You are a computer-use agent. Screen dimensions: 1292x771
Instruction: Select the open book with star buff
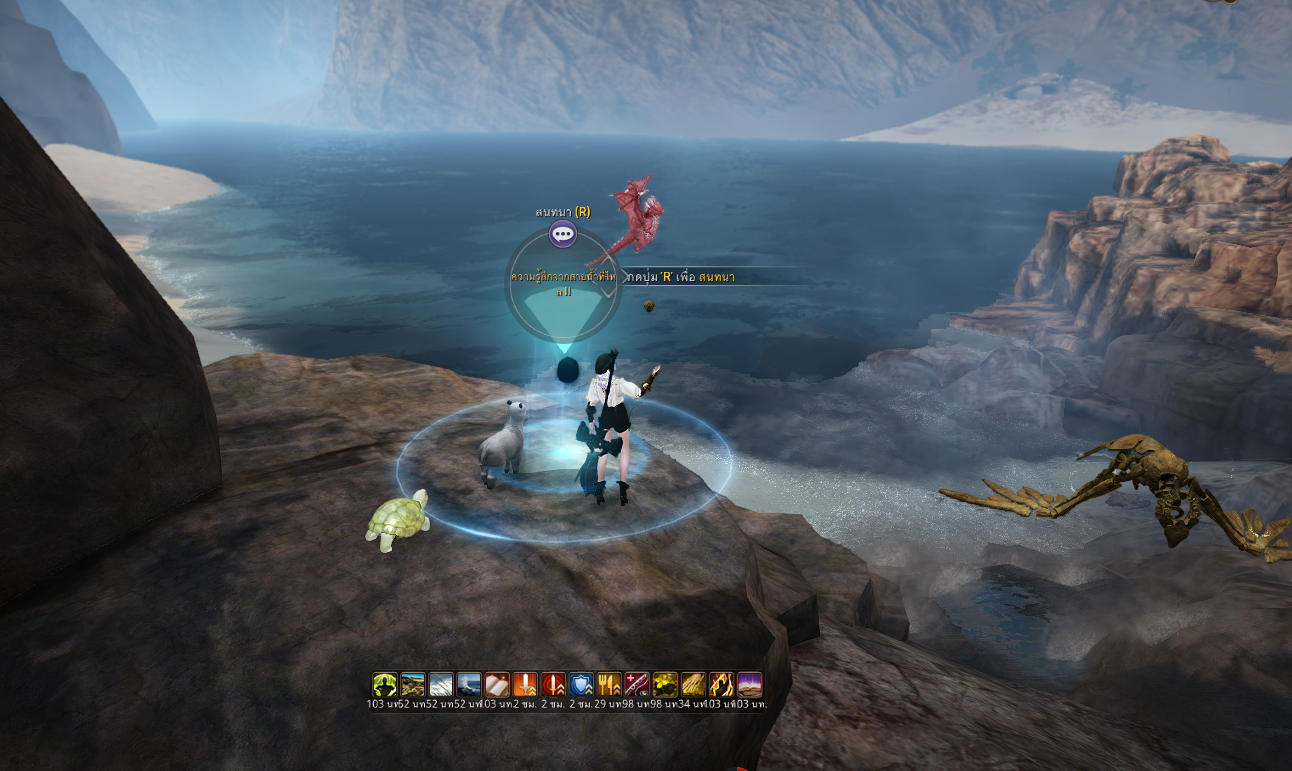coord(497,684)
